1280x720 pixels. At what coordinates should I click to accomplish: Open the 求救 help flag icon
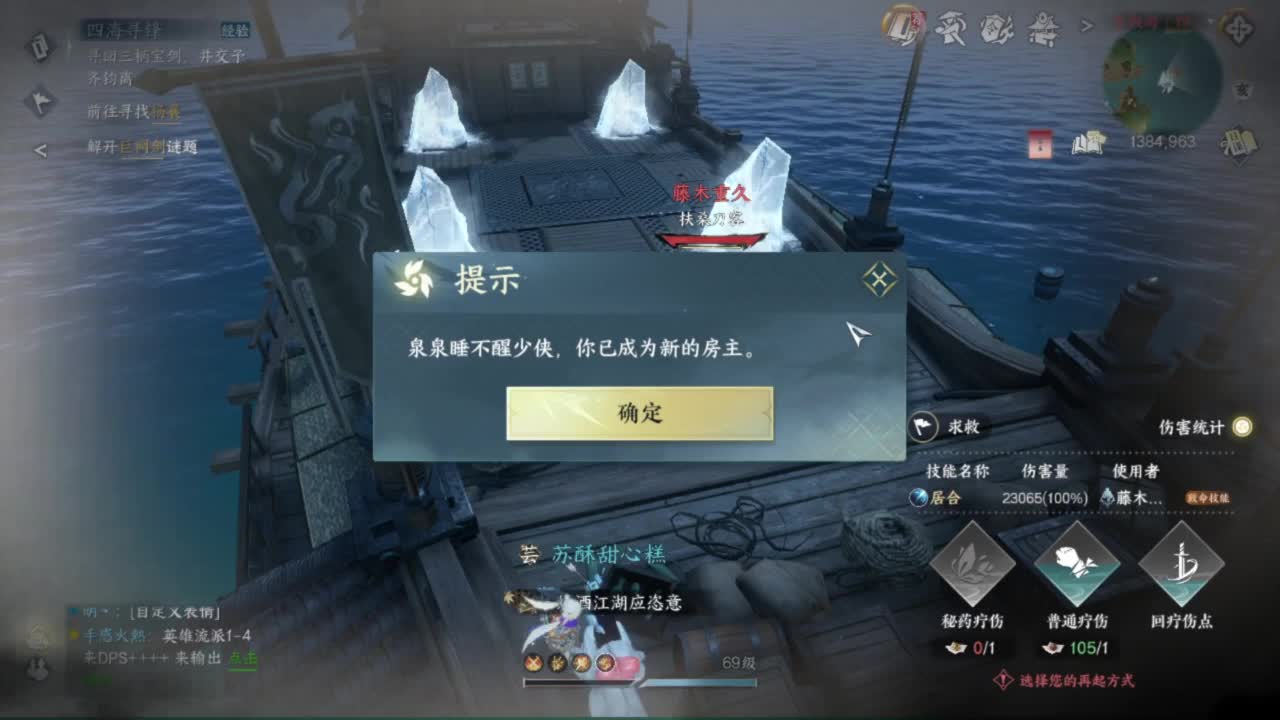pos(921,424)
